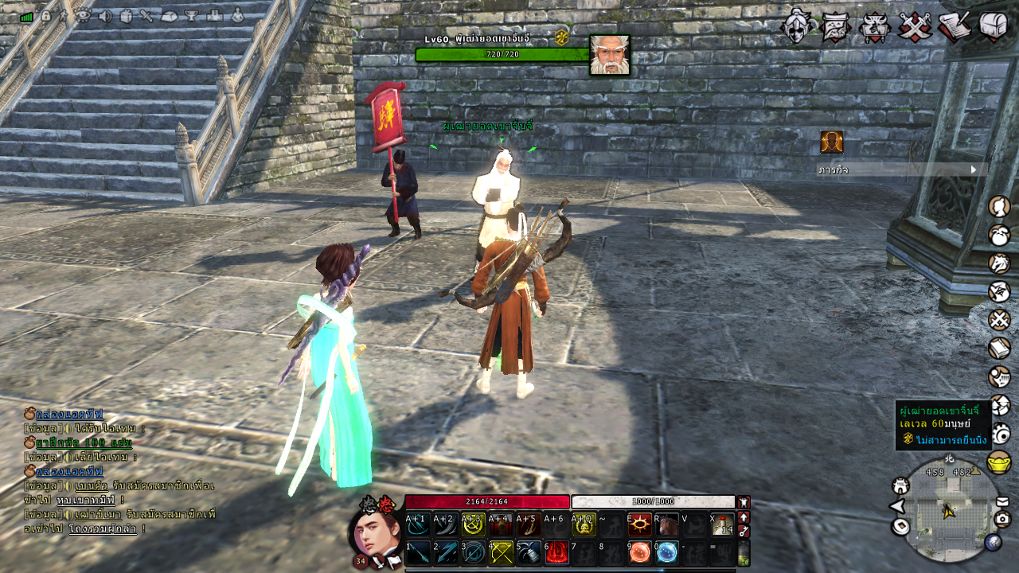The width and height of the screenshot is (1019, 573).
Task: Open the character profile side icon
Action: tap(999, 207)
